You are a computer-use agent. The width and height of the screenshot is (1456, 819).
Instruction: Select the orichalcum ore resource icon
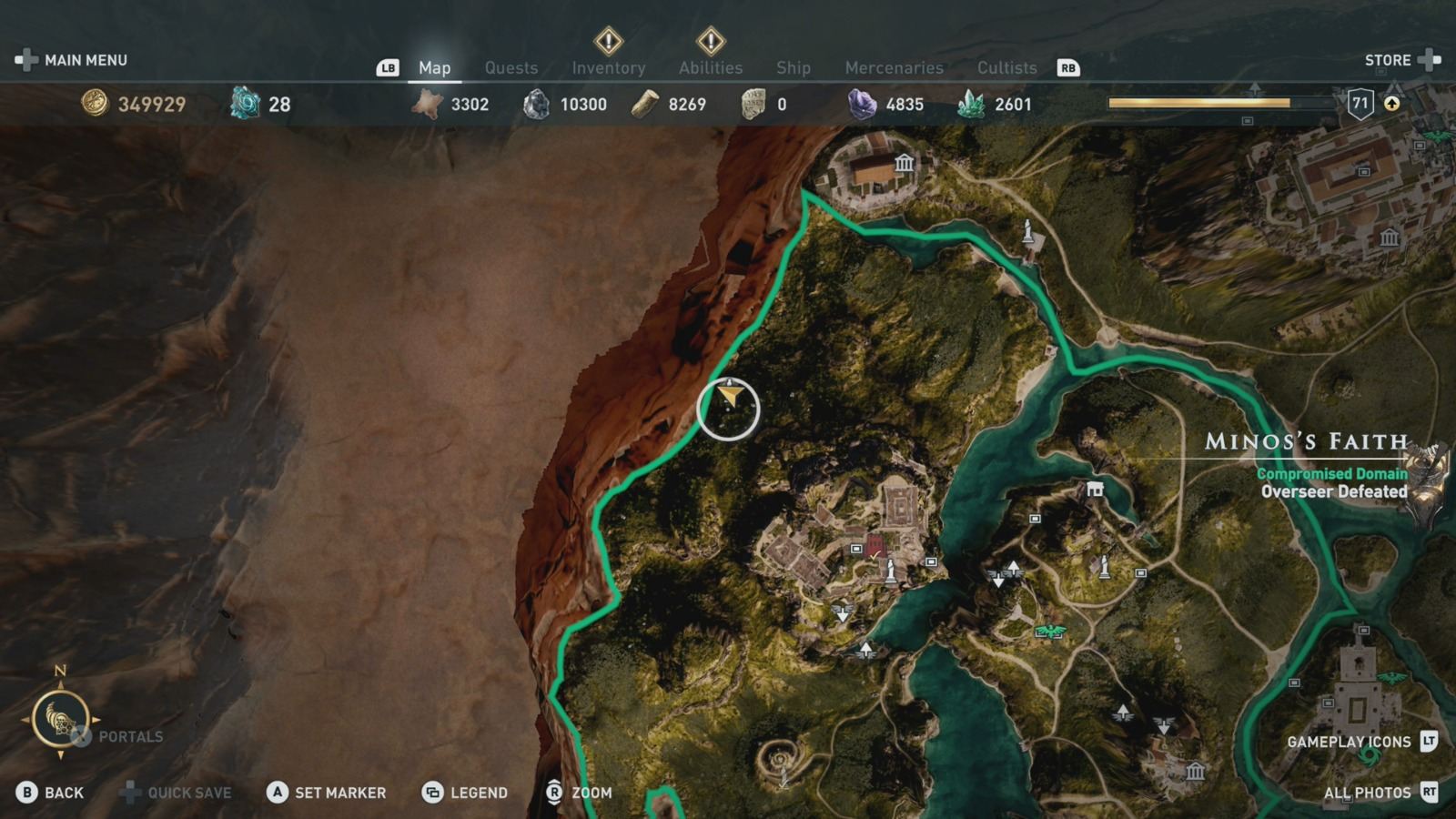point(241,105)
